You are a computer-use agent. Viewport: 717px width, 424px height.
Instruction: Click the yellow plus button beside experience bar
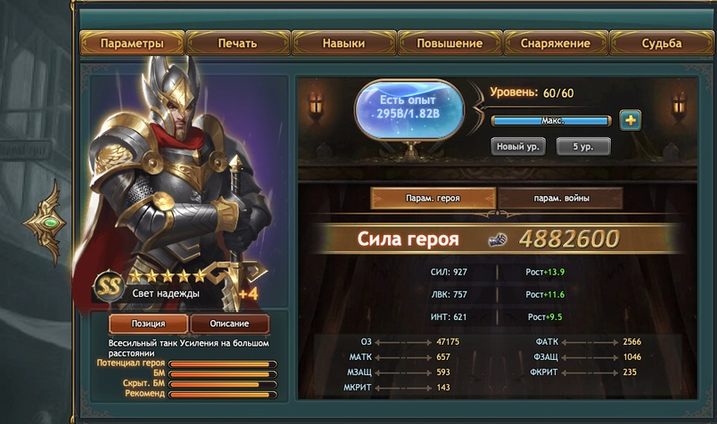point(630,120)
